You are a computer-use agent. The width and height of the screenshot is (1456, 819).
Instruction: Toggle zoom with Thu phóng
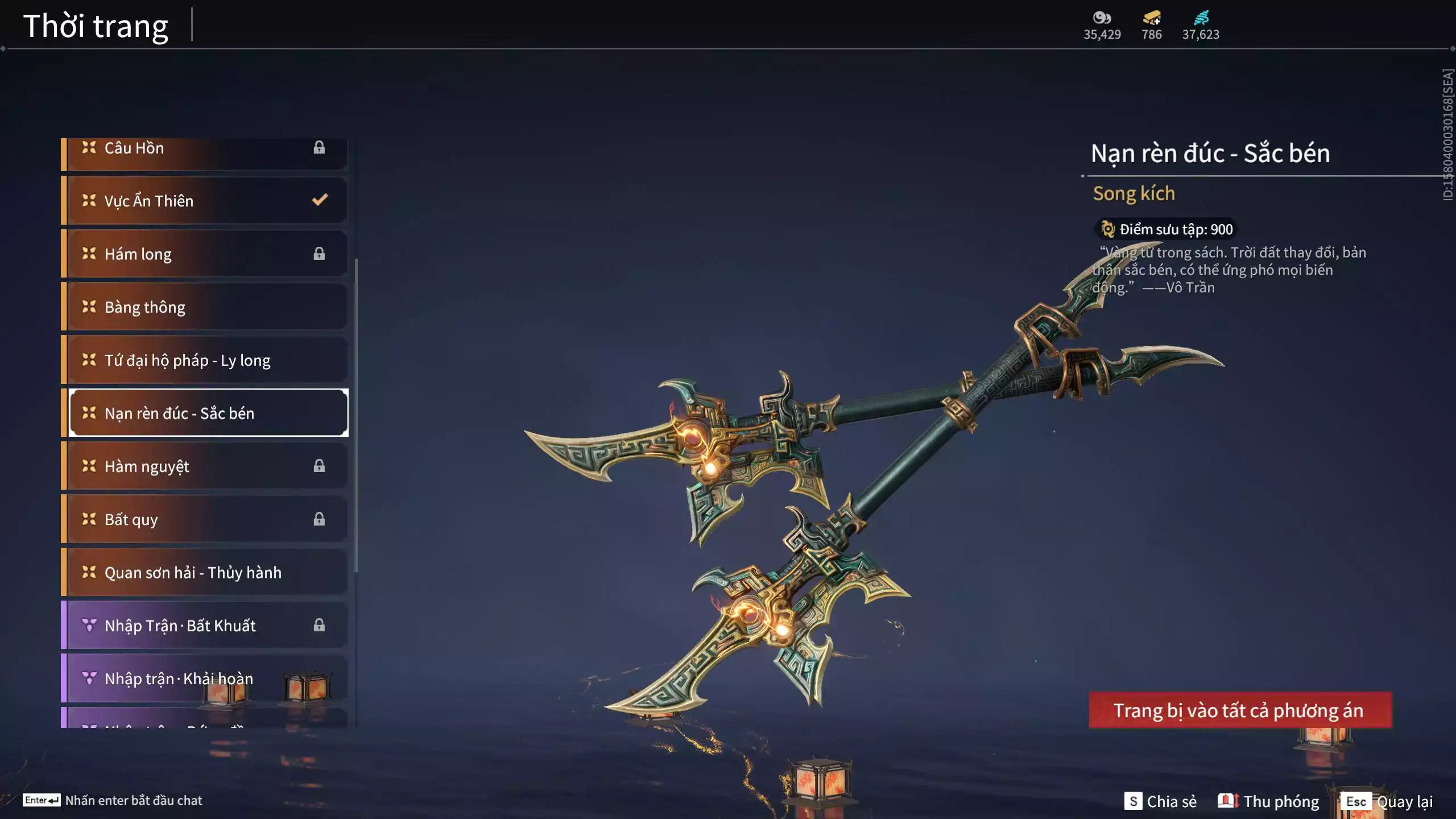click(x=1268, y=801)
